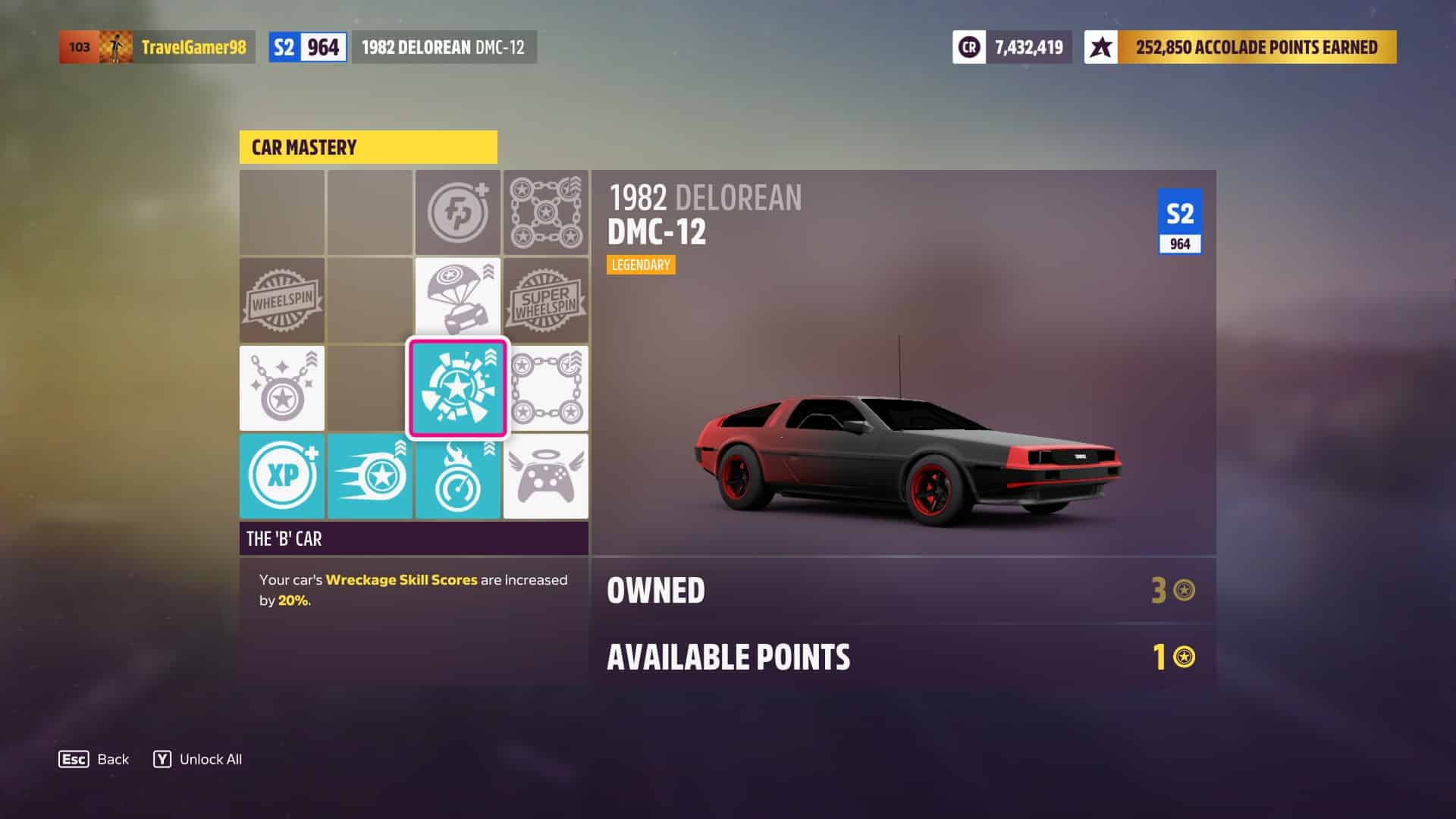Open the skill chain perk with star links

546,388
